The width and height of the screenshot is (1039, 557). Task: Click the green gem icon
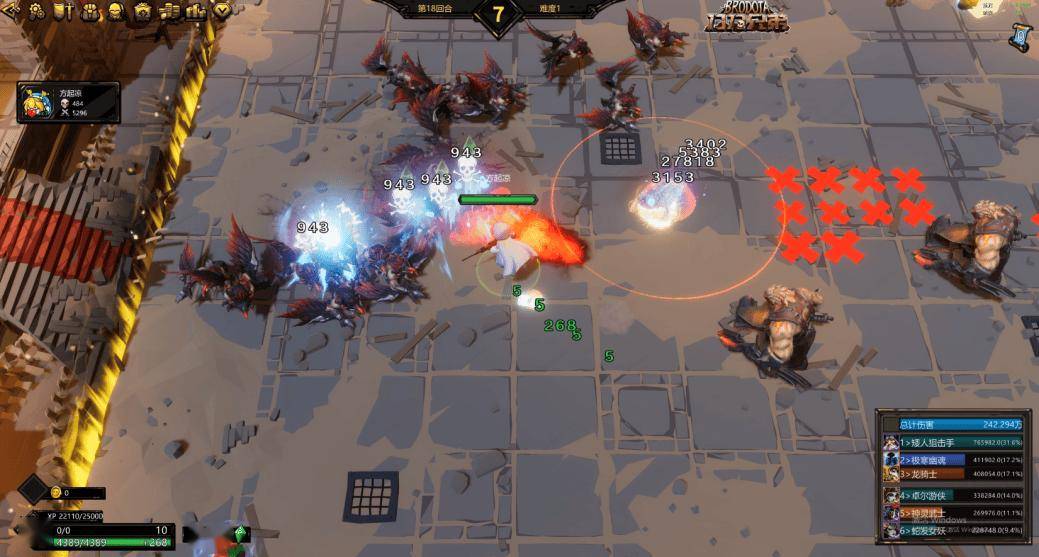point(240,533)
